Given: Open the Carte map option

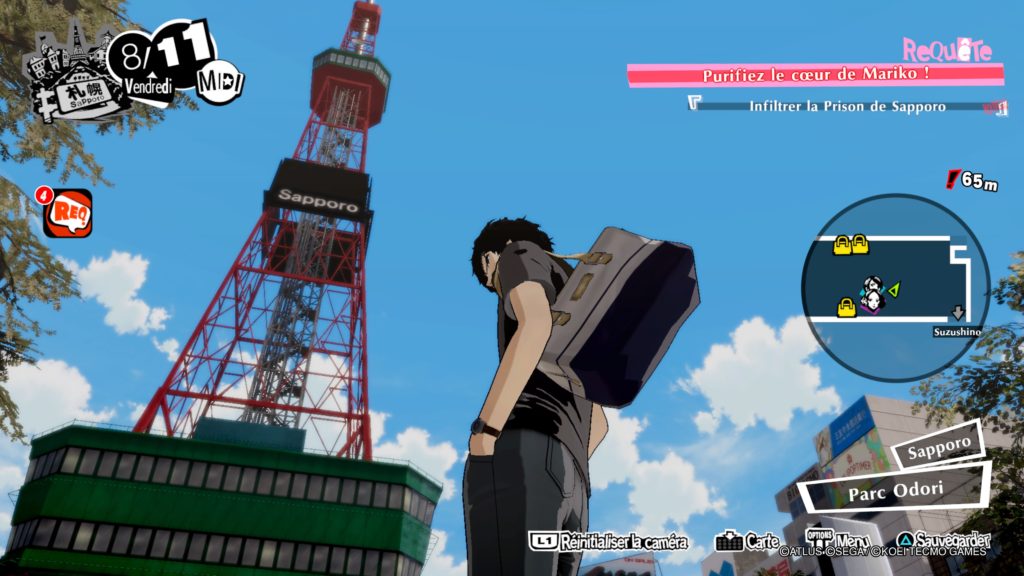Looking at the screenshot, I should (x=748, y=542).
